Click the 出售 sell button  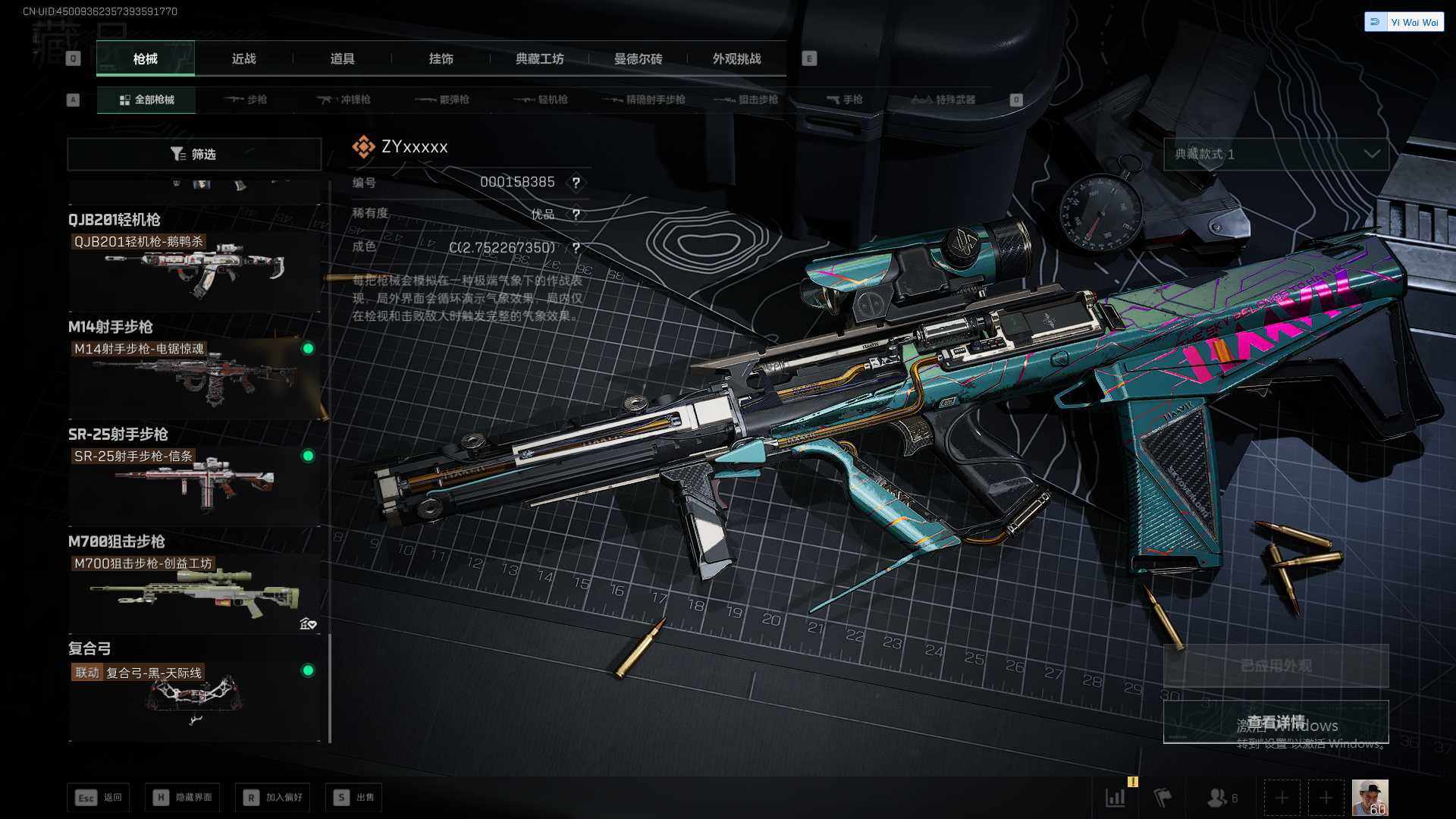pyautogui.click(x=354, y=798)
